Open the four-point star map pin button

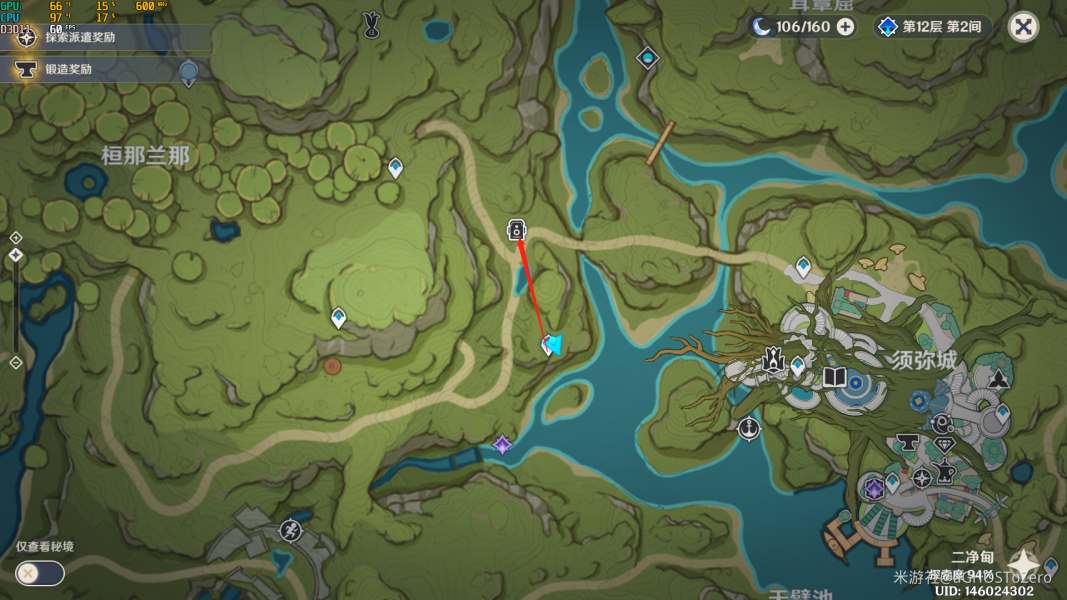1023,564
